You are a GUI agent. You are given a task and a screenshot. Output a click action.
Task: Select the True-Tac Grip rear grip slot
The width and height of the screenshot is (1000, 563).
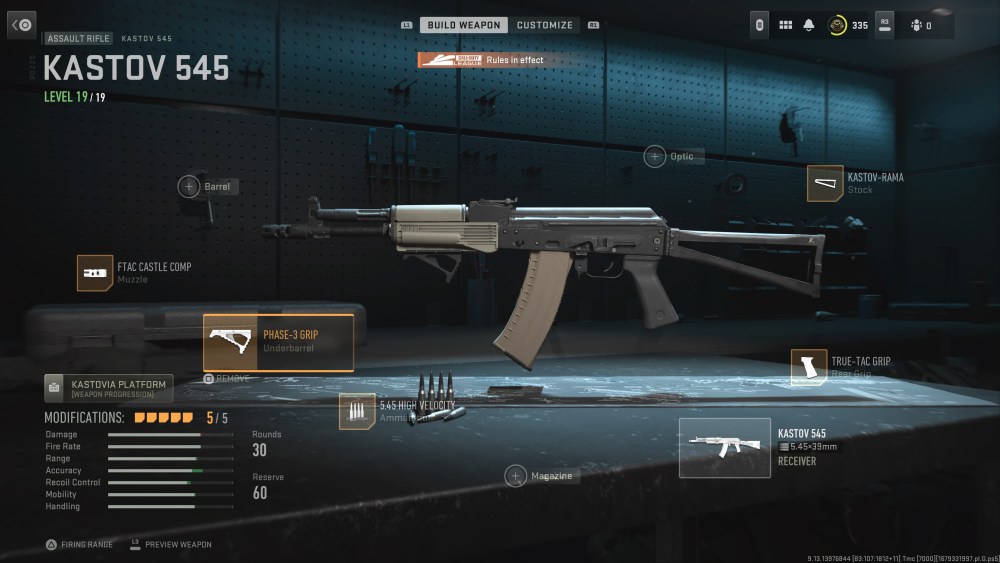809,367
